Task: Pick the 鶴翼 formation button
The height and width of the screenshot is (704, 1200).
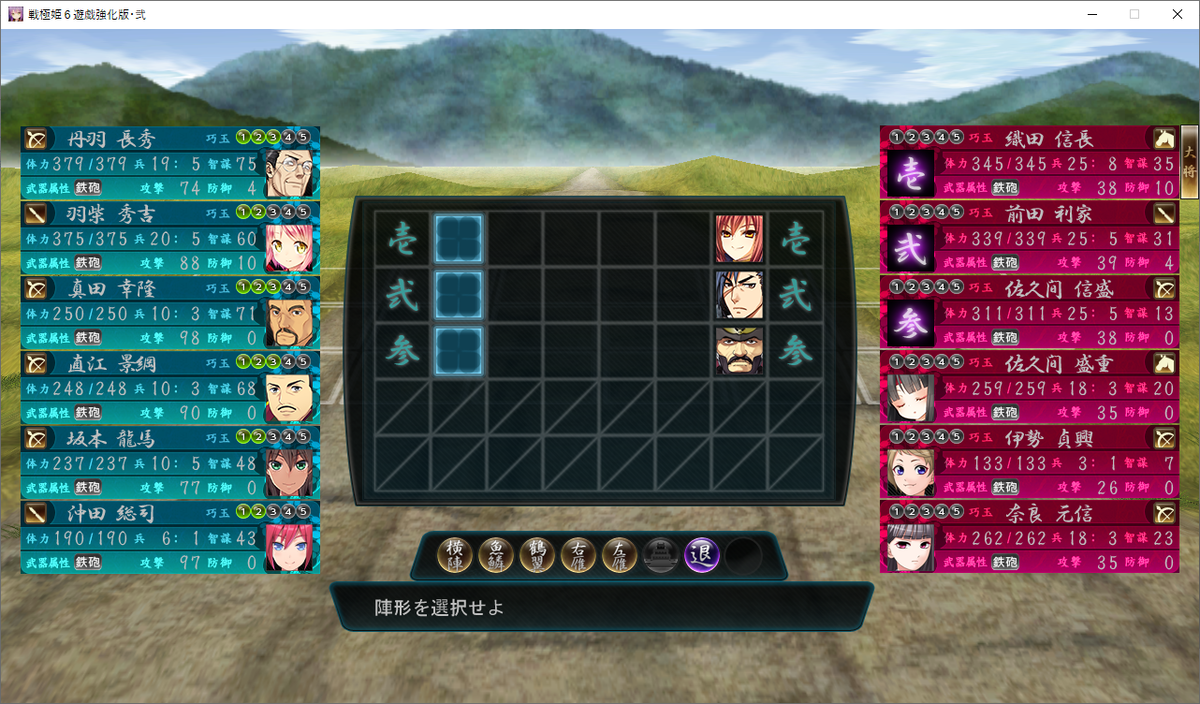Action: [x=537, y=554]
